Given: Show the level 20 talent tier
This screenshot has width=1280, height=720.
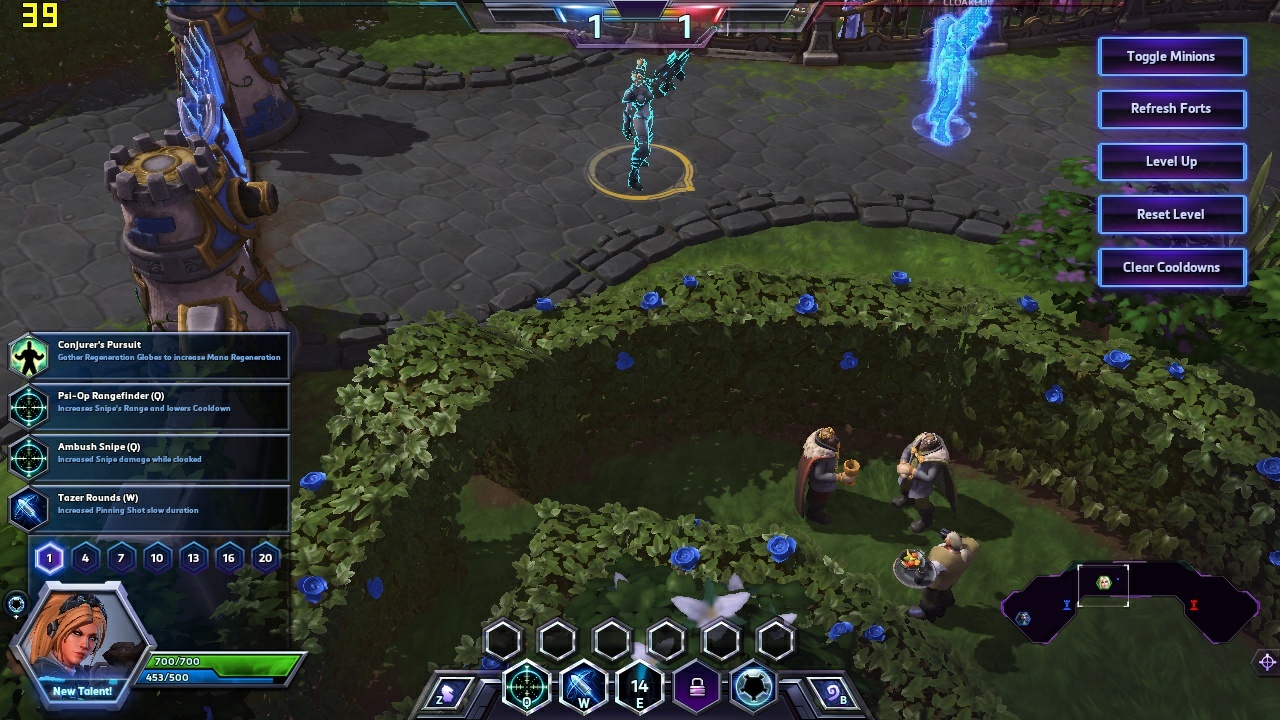Looking at the screenshot, I should [265, 558].
